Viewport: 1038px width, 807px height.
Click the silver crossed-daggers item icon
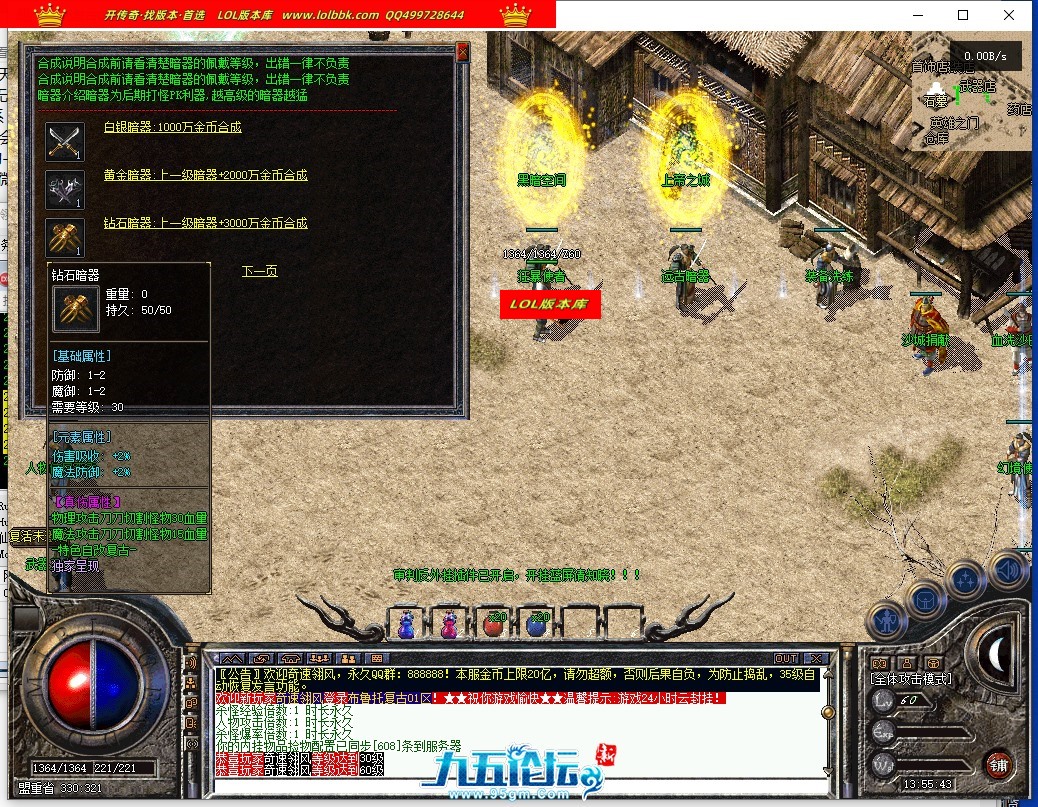click(65, 141)
